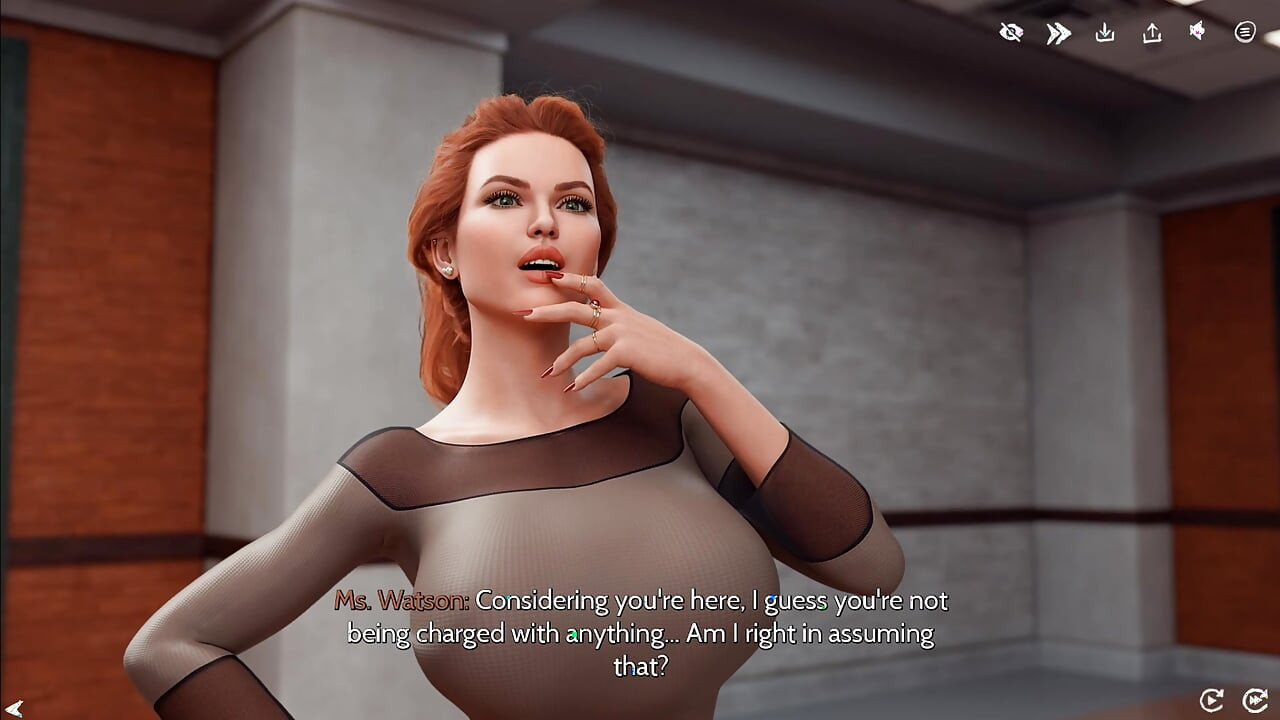Save the game using the download-arrow icon

pyautogui.click(x=1105, y=33)
